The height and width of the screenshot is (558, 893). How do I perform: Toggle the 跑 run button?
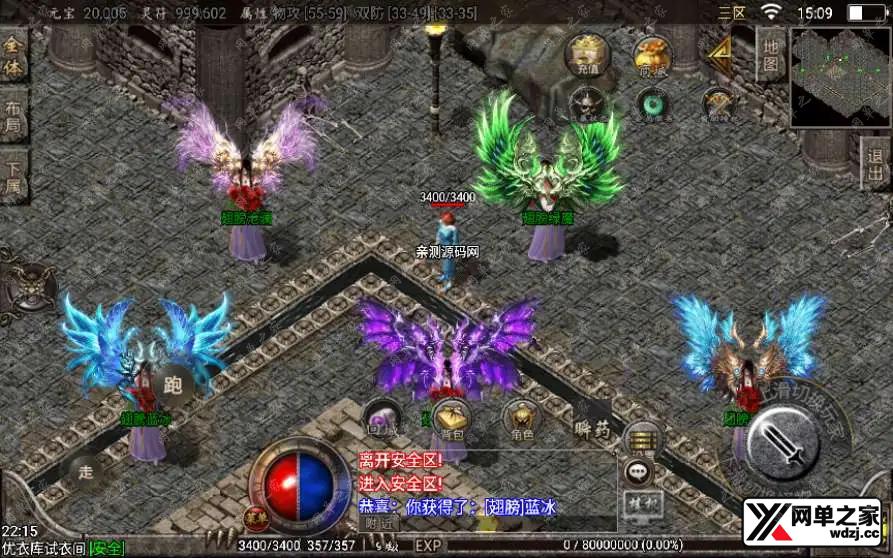click(x=172, y=383)
